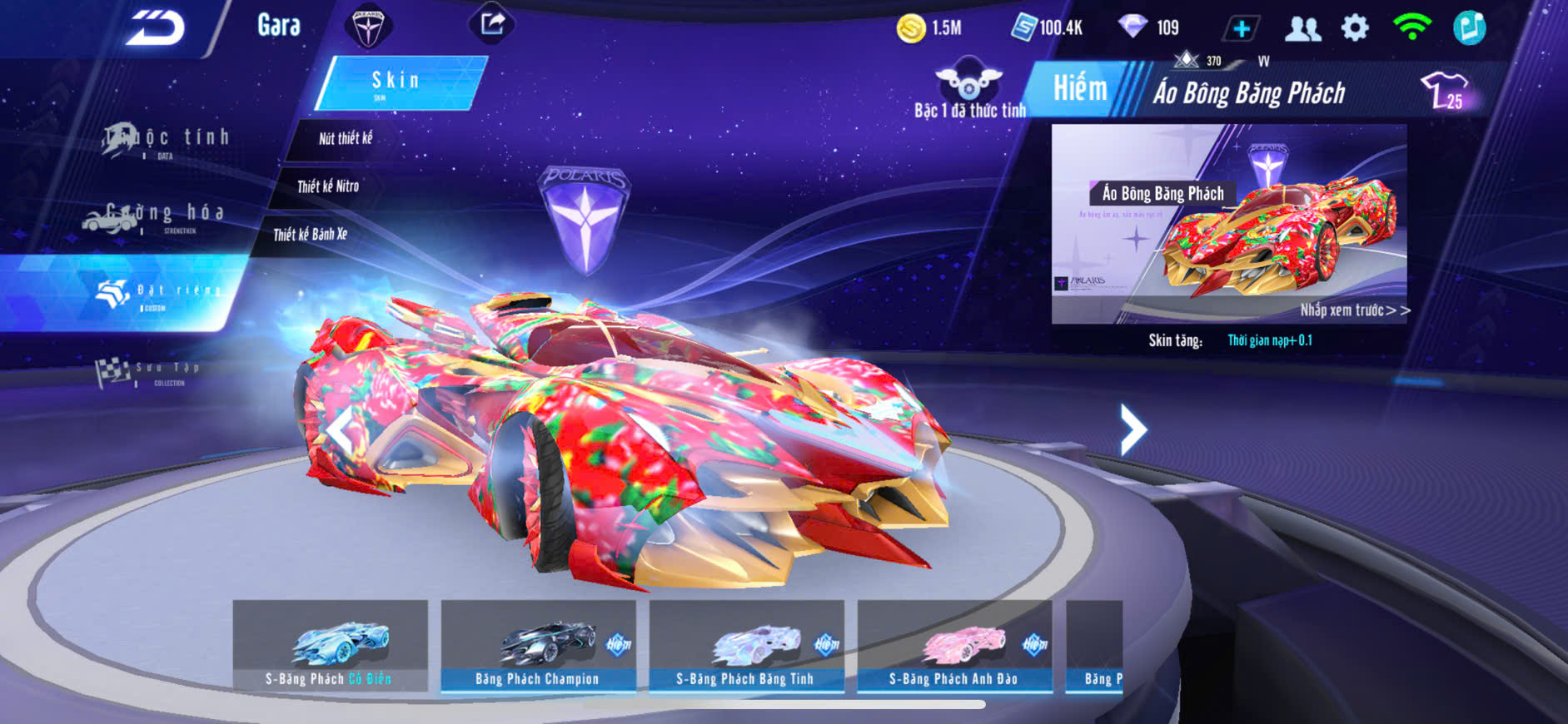Open the Thuộc tính side menu
1568x724 pixels.
[x=167, y=140]
